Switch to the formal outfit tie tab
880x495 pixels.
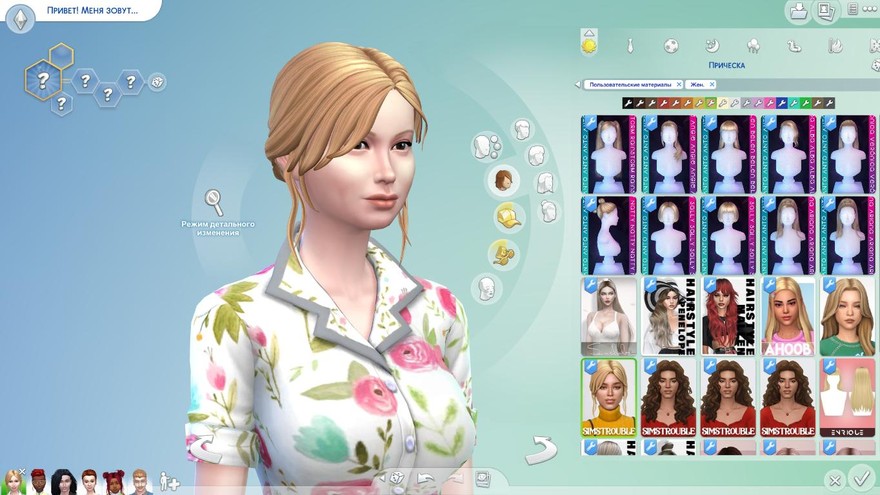630,45
